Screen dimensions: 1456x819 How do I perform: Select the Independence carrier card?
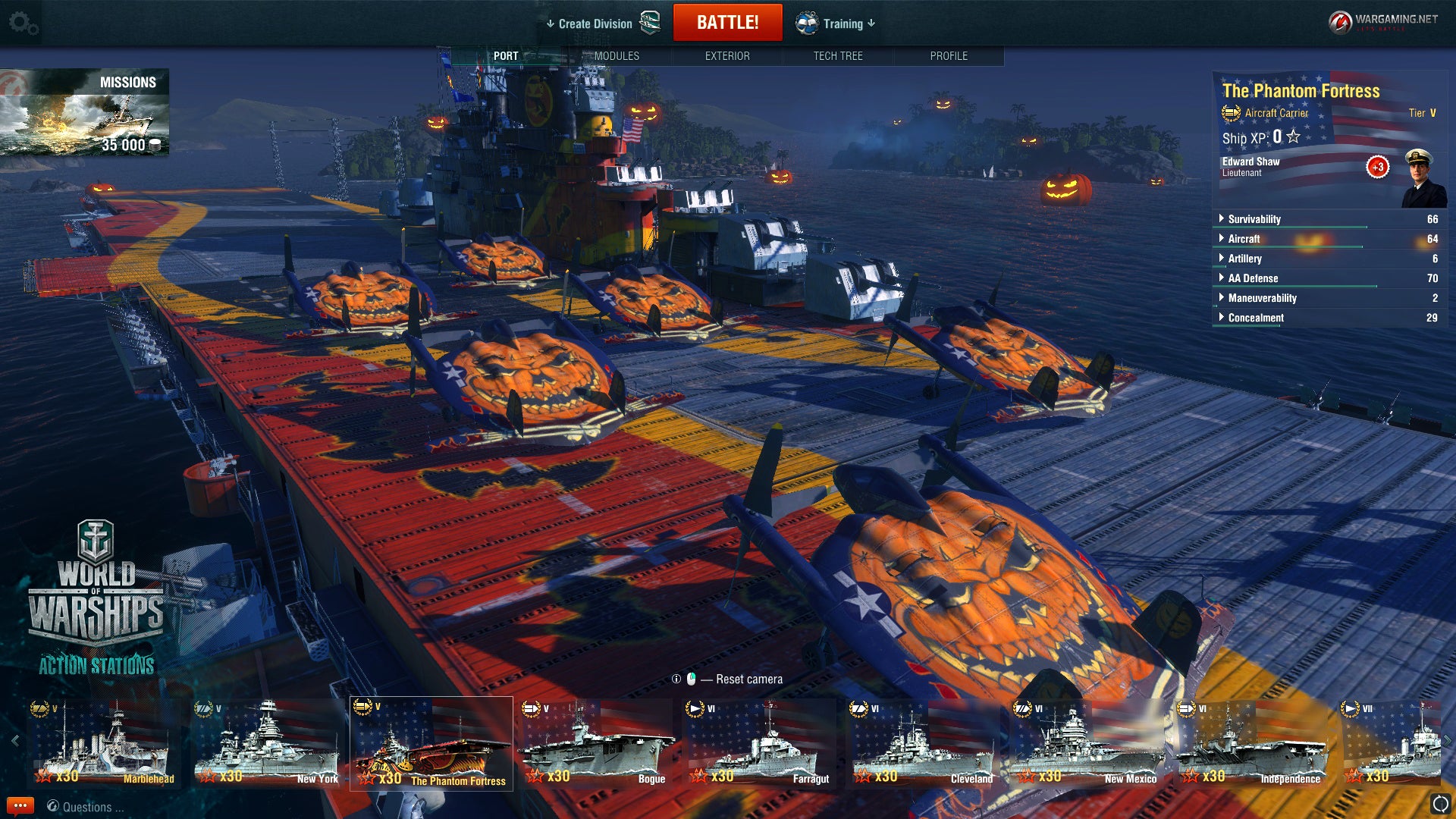click(1250, 743)
